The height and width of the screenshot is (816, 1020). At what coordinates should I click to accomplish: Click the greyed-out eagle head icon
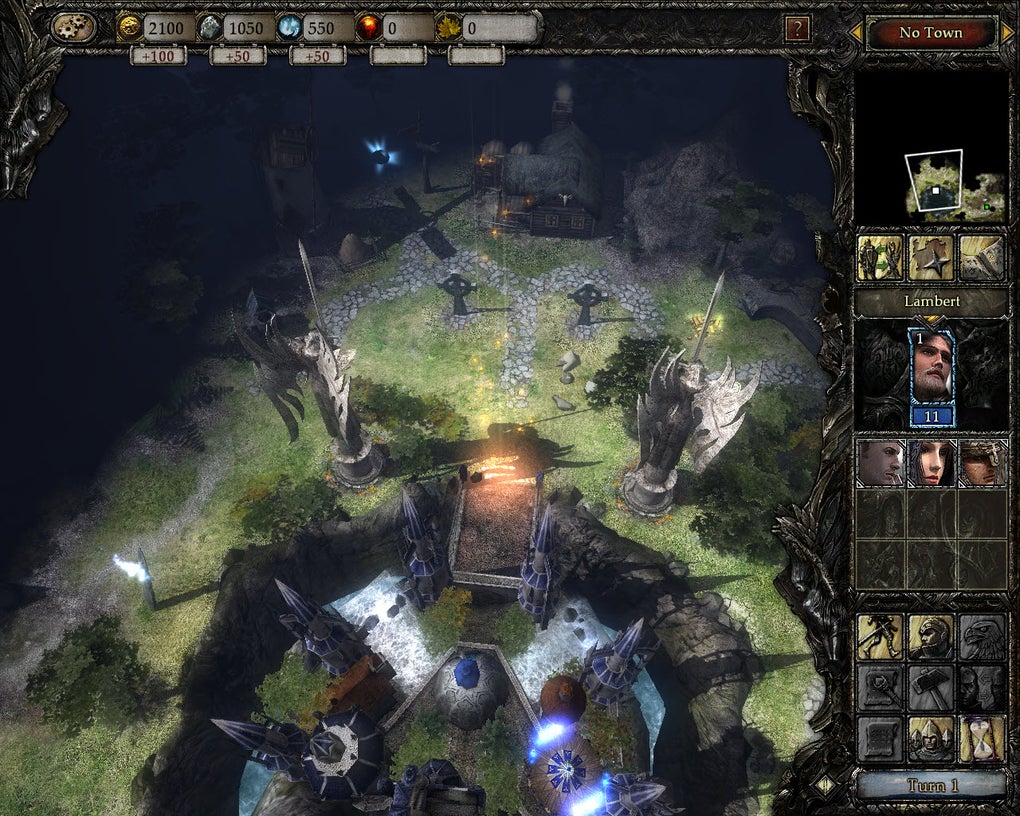(982, 636)
